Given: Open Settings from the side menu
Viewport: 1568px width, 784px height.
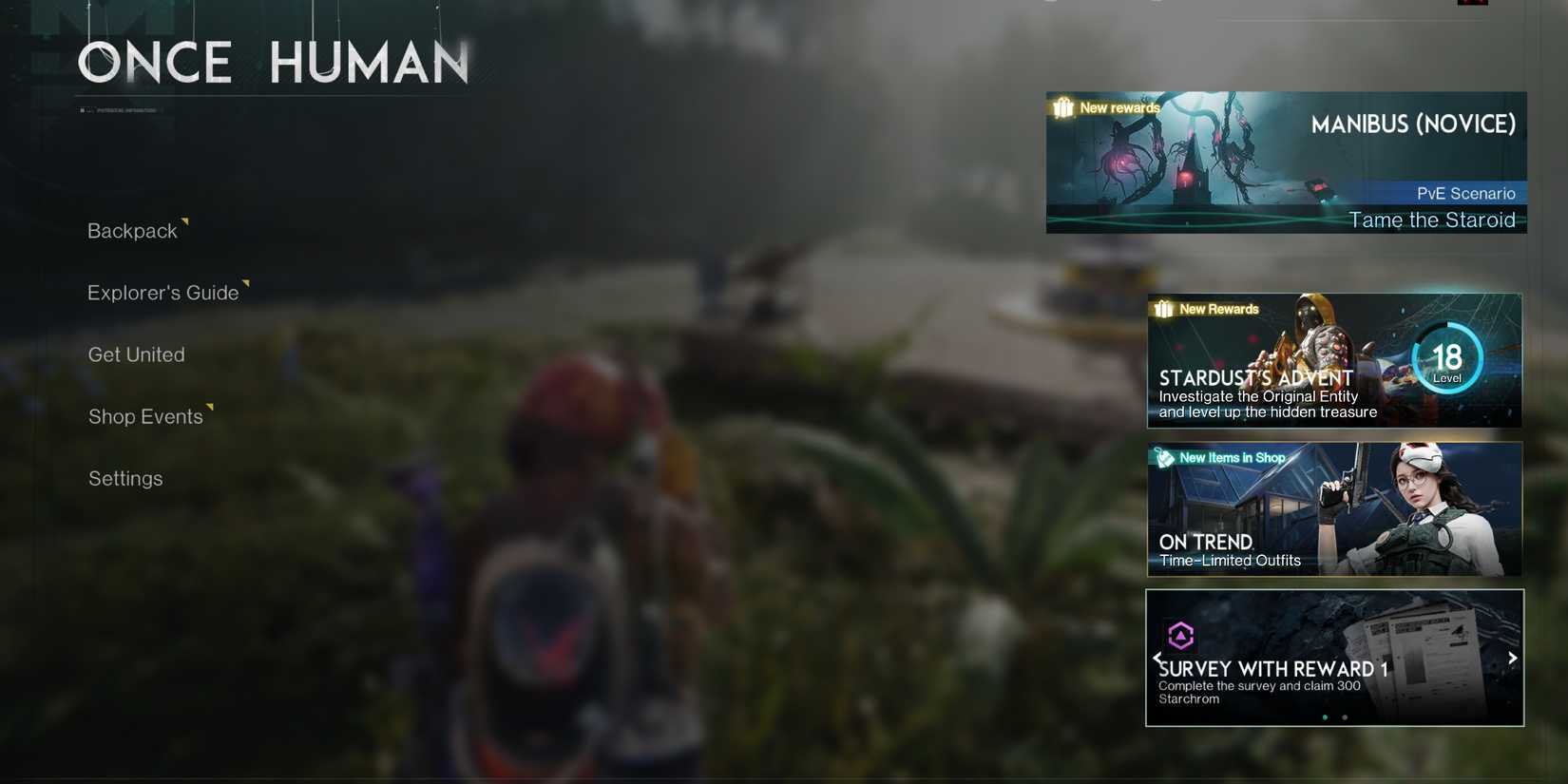Looking at the screenshot, I should click(124, 478).
